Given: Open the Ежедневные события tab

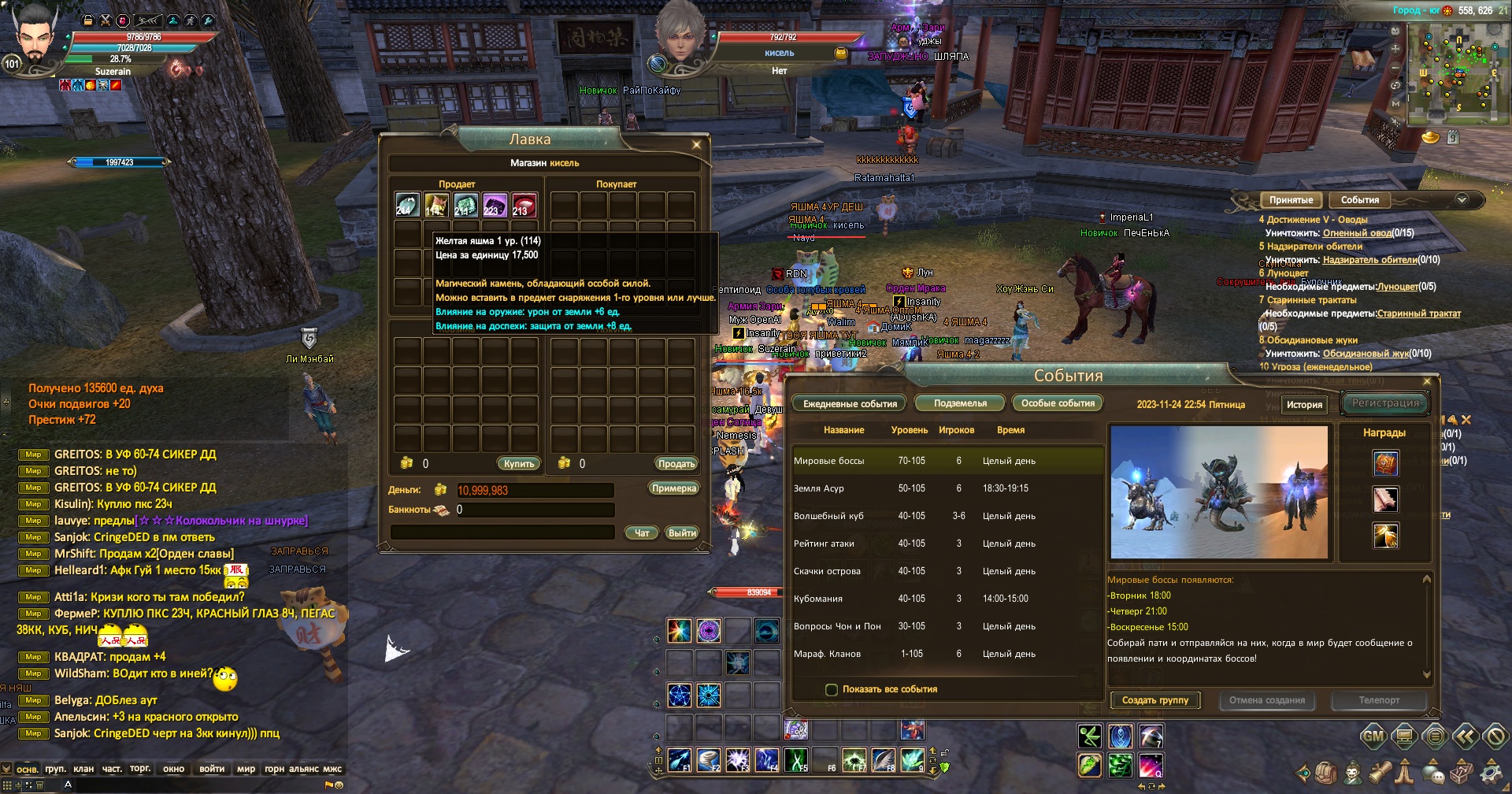Looking at the screenshot, I should click(x=850, y=403).
